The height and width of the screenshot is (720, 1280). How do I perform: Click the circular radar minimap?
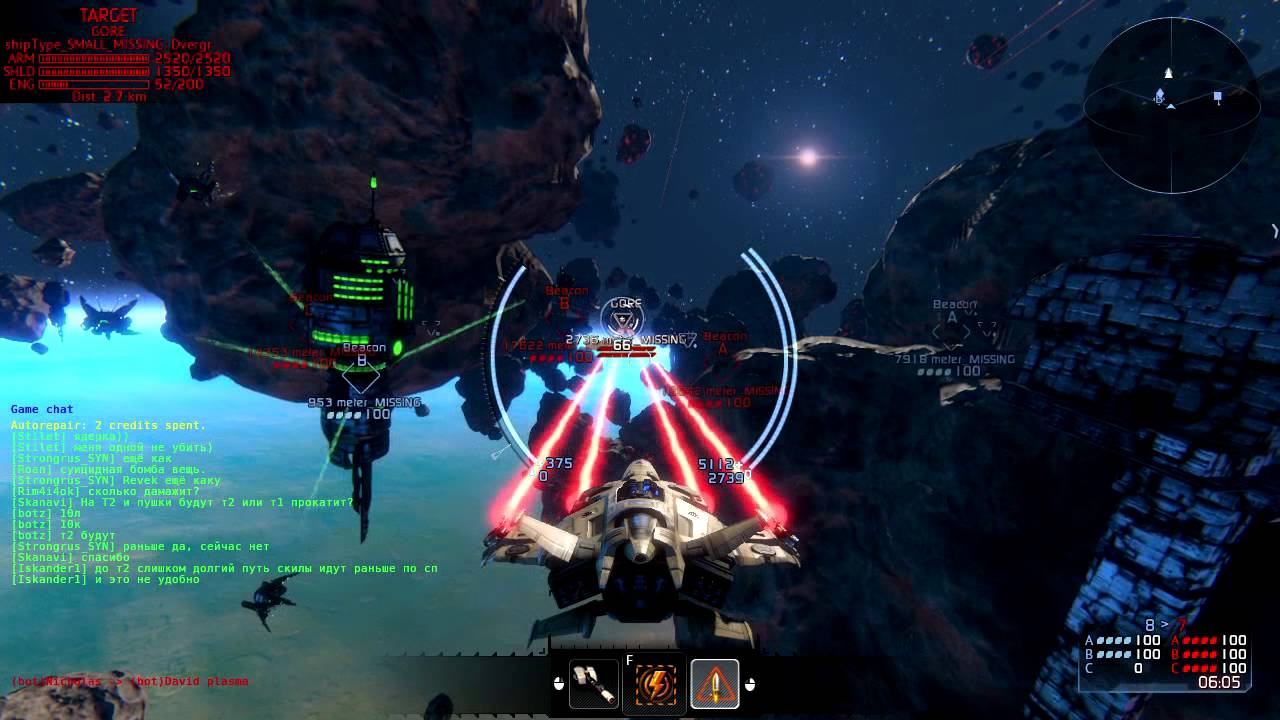click(x=1171, y=105)
